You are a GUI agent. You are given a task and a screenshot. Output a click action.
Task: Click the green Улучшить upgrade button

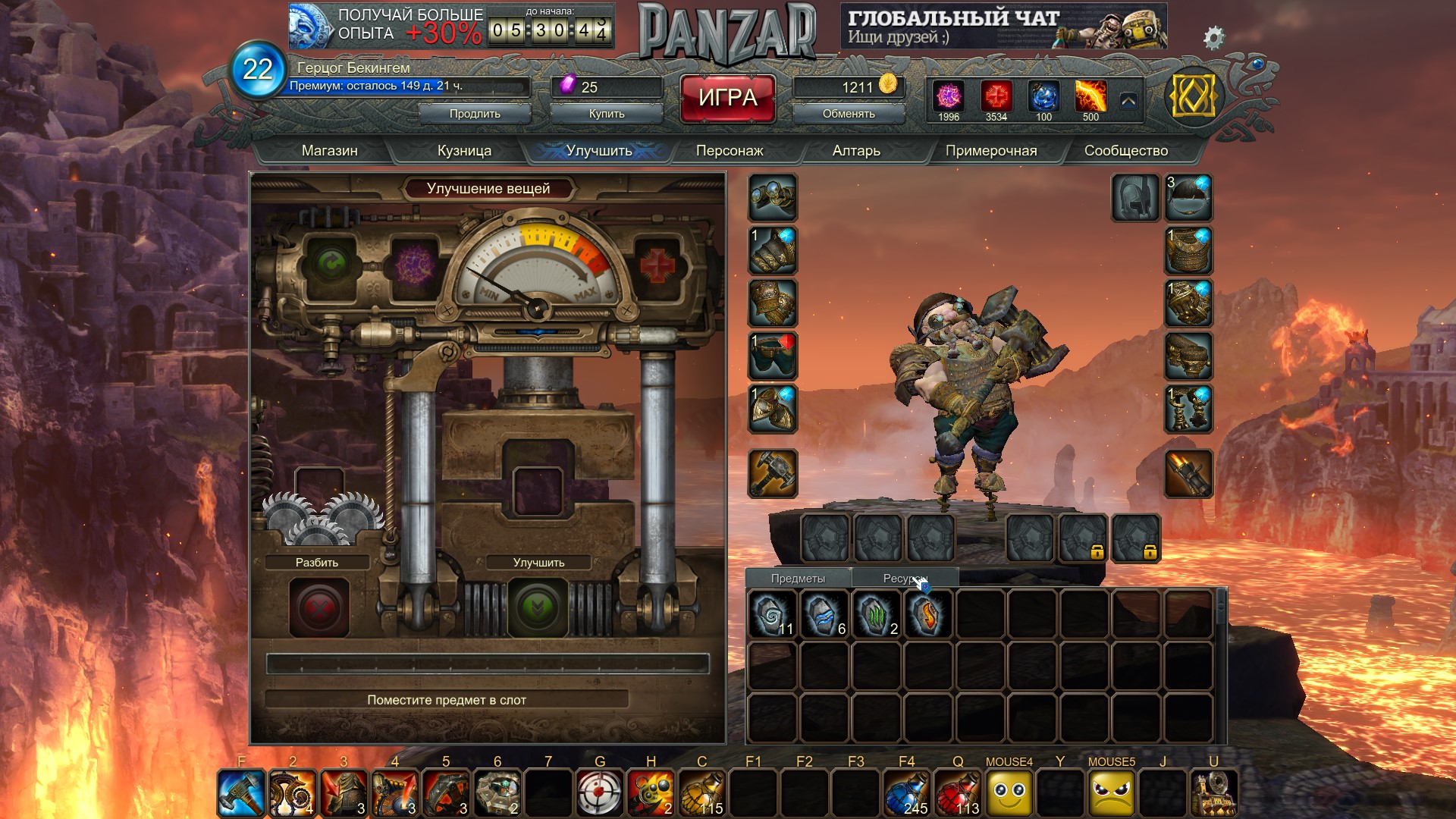538,607
